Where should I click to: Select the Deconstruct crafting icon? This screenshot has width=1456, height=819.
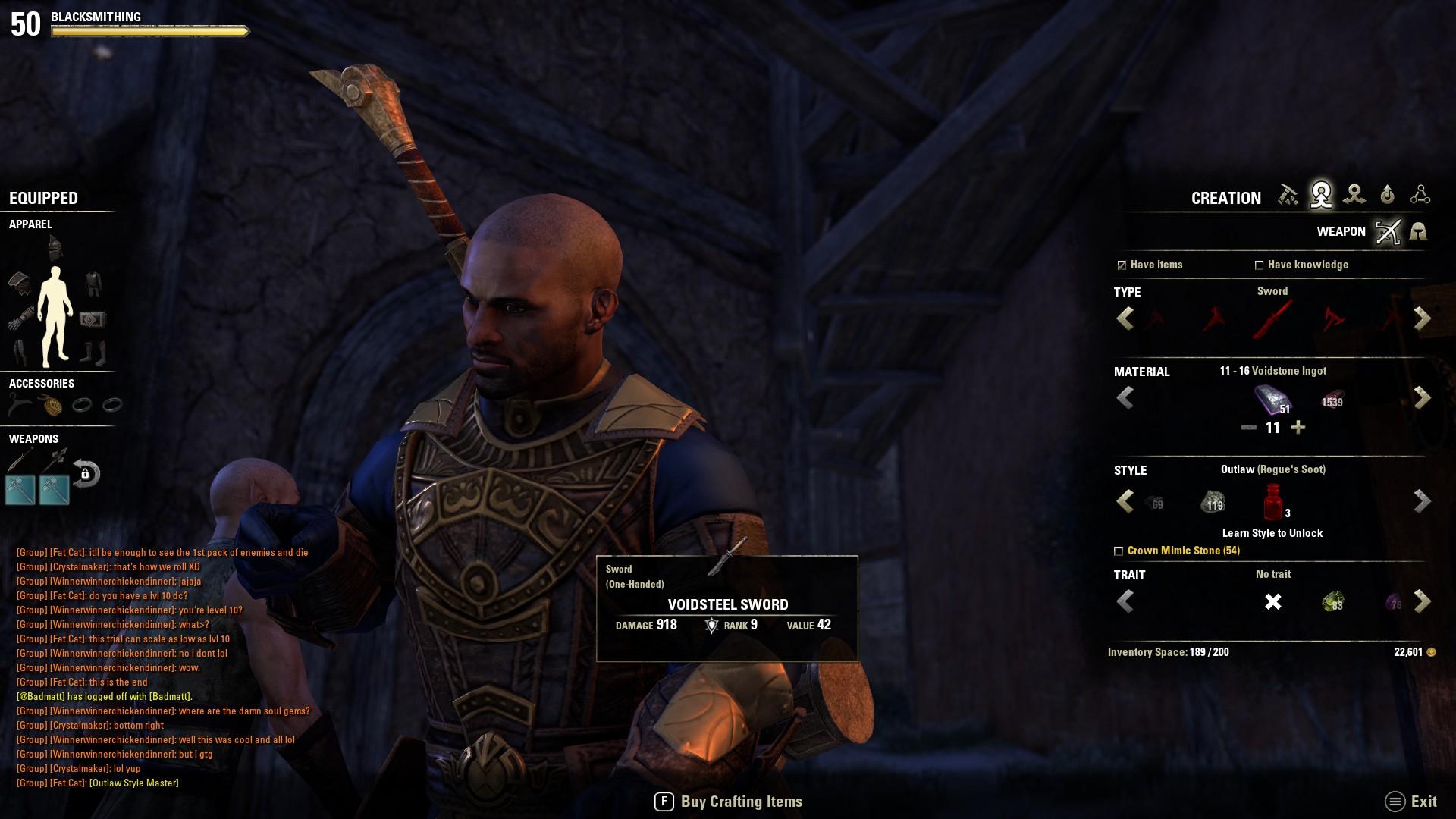[x=1354, y=196]
